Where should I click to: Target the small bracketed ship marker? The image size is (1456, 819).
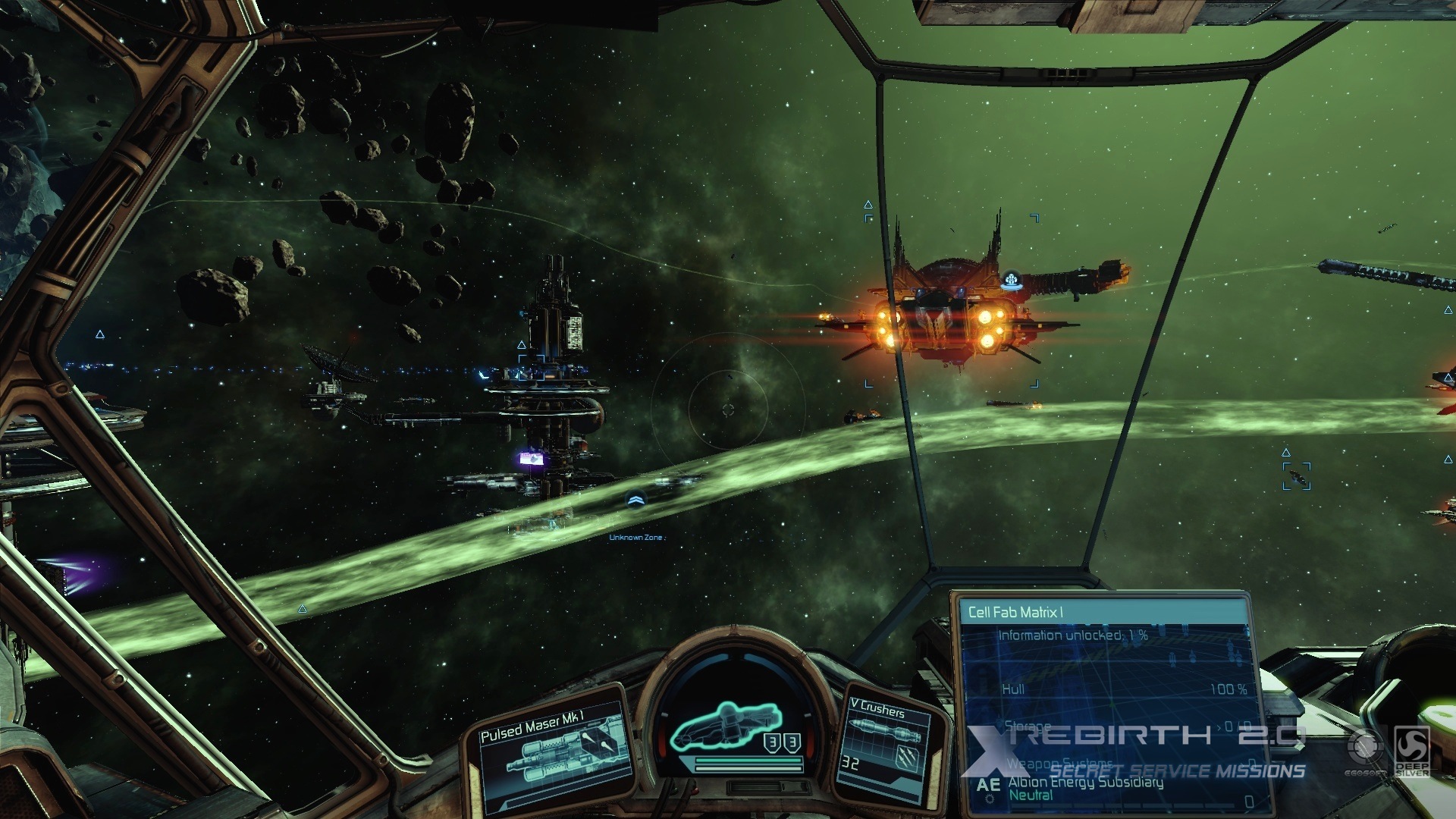[1297, 477]
